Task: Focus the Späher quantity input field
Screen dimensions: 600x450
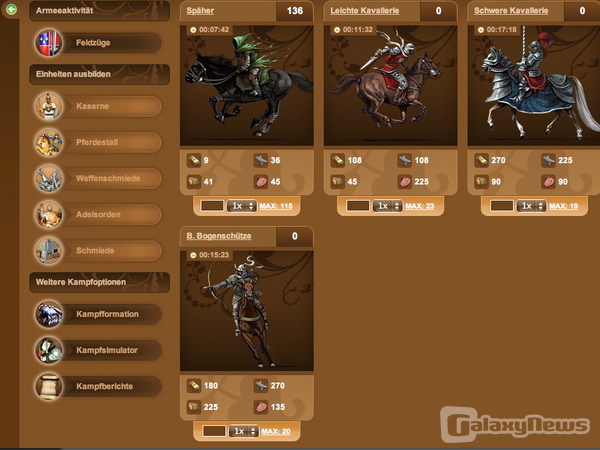Action: 212,205
